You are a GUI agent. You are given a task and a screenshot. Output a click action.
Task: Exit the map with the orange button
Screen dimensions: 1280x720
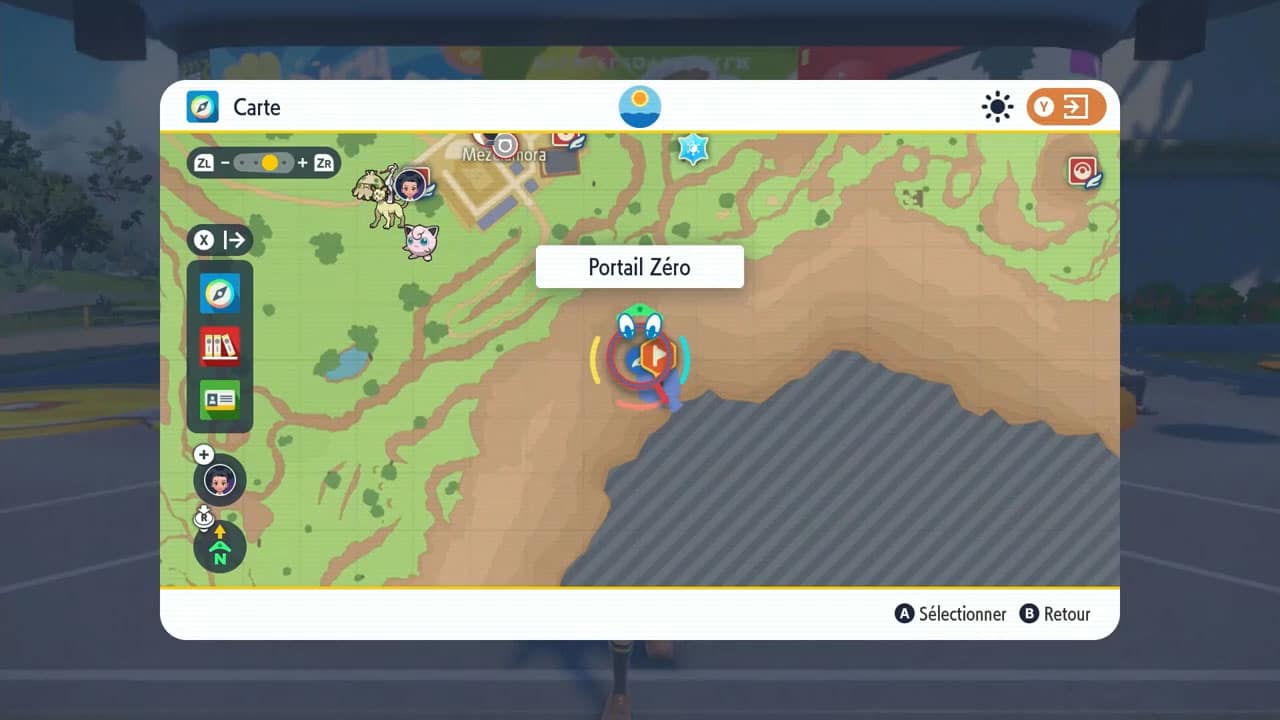(x=1066, y=107)
